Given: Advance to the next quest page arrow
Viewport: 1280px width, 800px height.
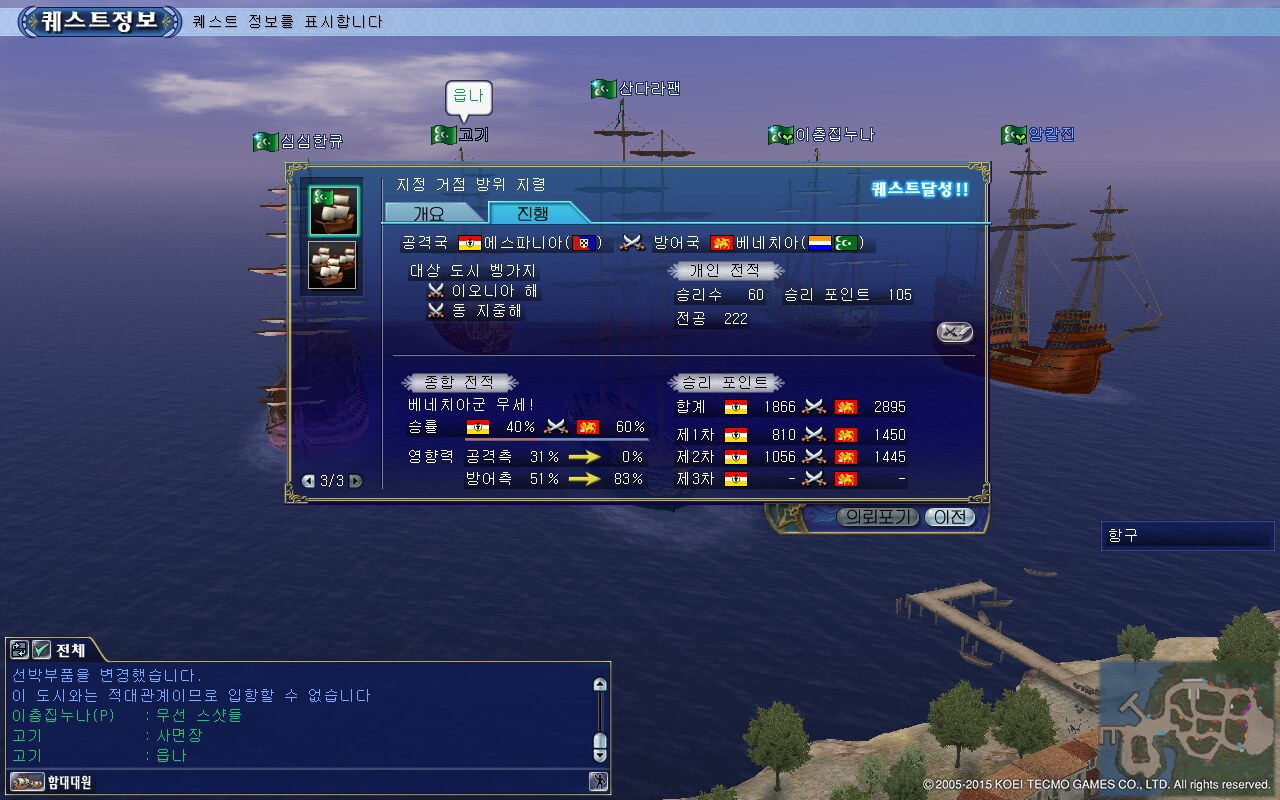Looking at the screenshot, I should (355, 481).
